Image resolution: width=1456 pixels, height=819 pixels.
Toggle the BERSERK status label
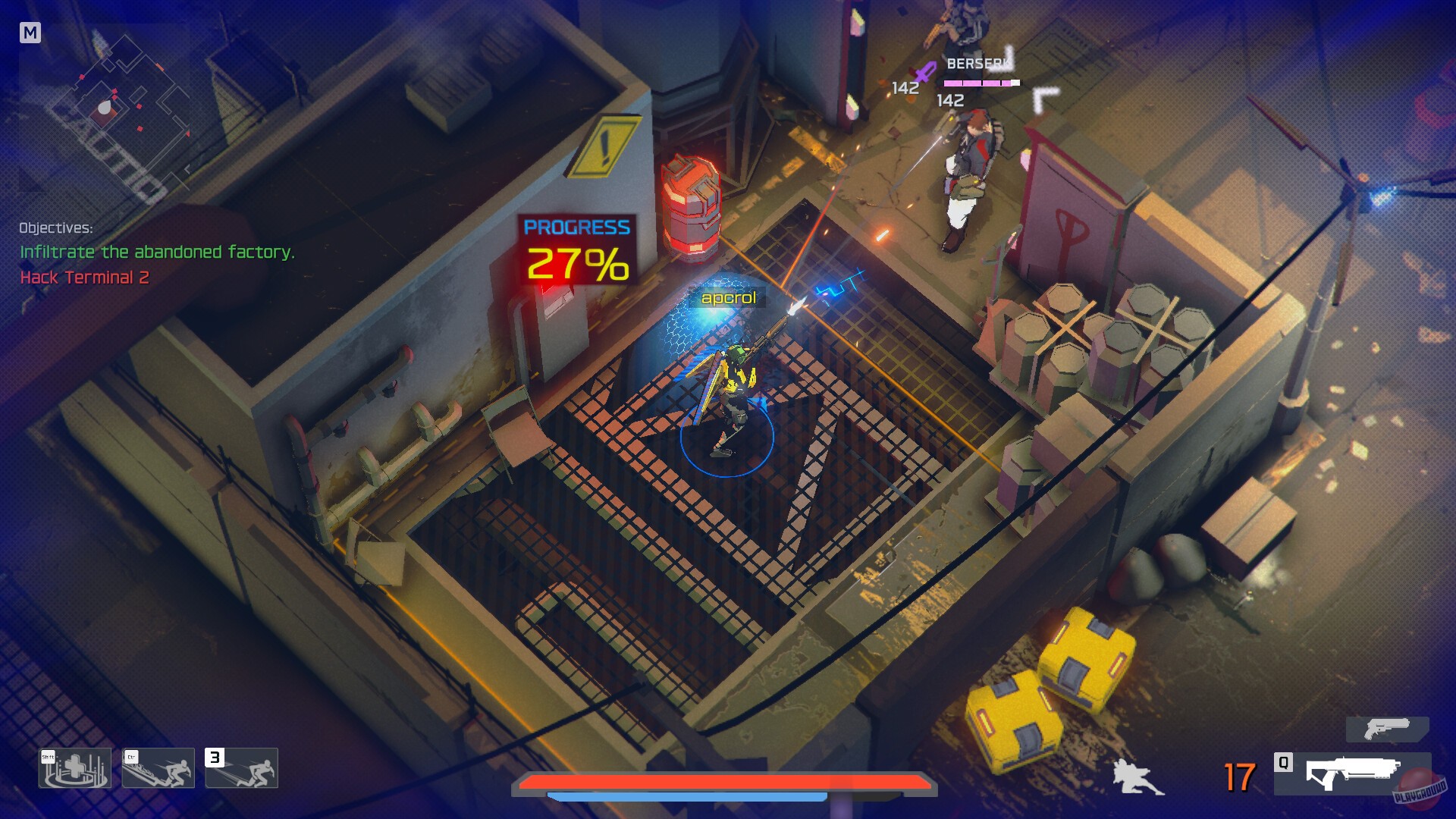[x=978, y=64]
